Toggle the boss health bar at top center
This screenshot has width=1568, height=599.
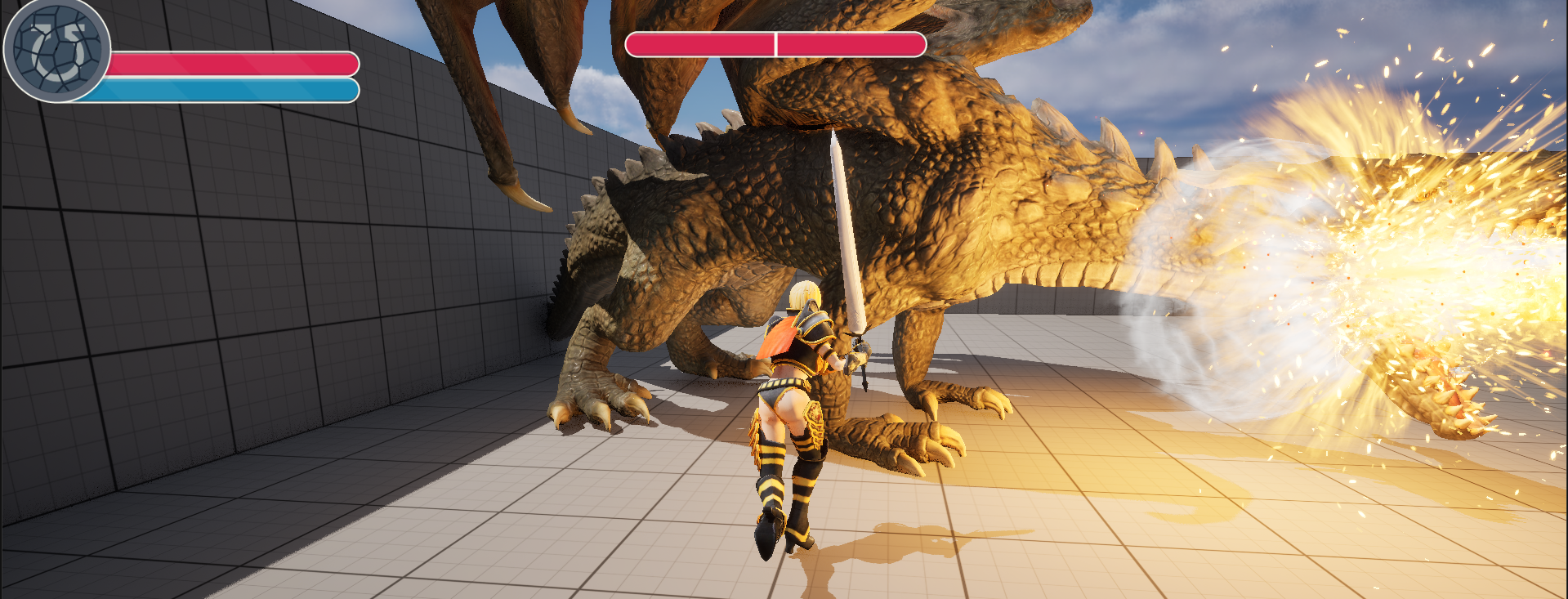(x=776, y=45)
